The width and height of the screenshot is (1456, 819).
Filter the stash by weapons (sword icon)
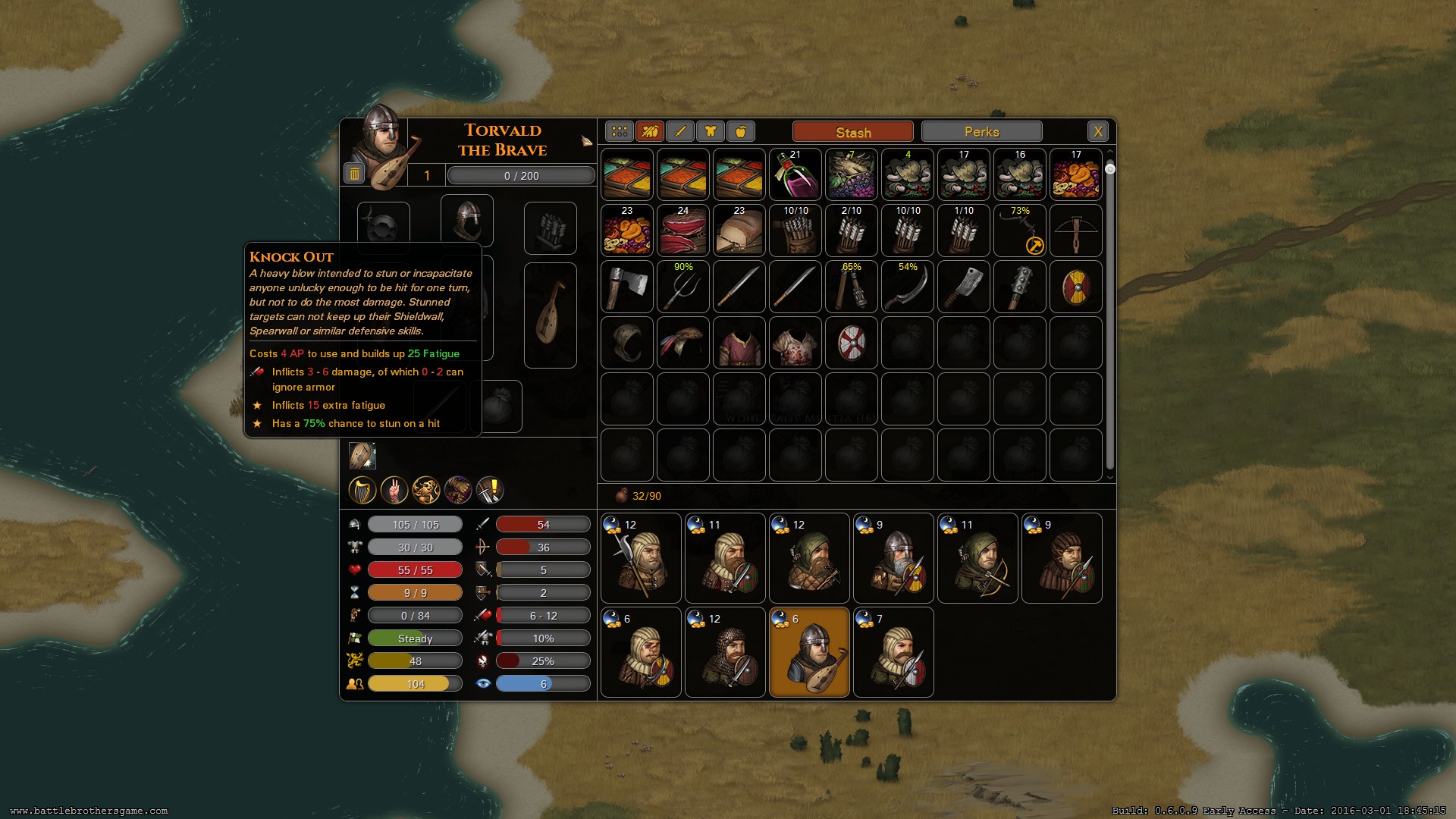tap(680, 132)
